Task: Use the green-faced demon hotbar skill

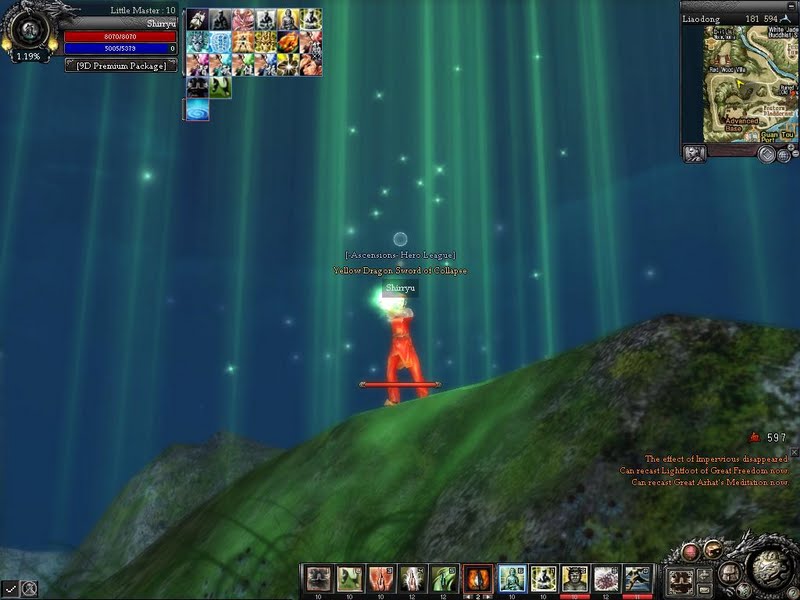Action: [x=575, y=577]
